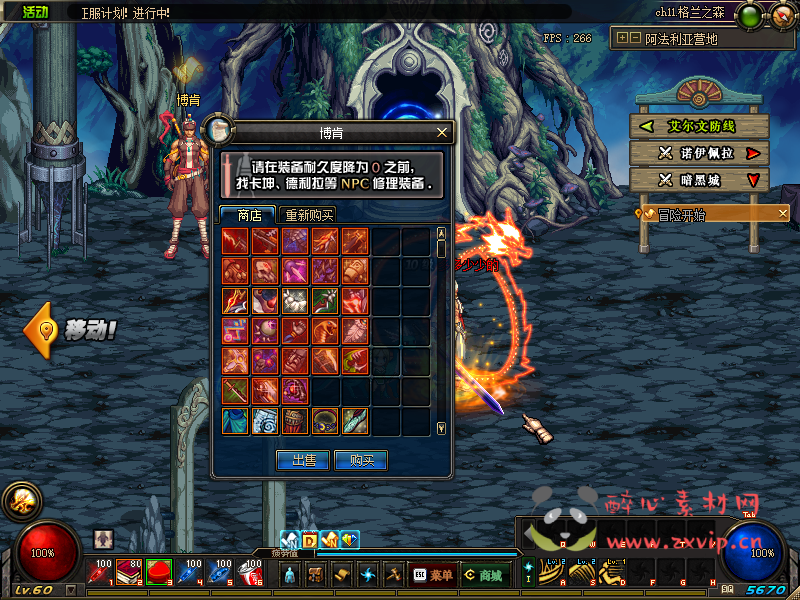800x600 pixels.
Task: Switch to the 重新购买 tab
Action: pyautogui.click(x=309, y=215)
